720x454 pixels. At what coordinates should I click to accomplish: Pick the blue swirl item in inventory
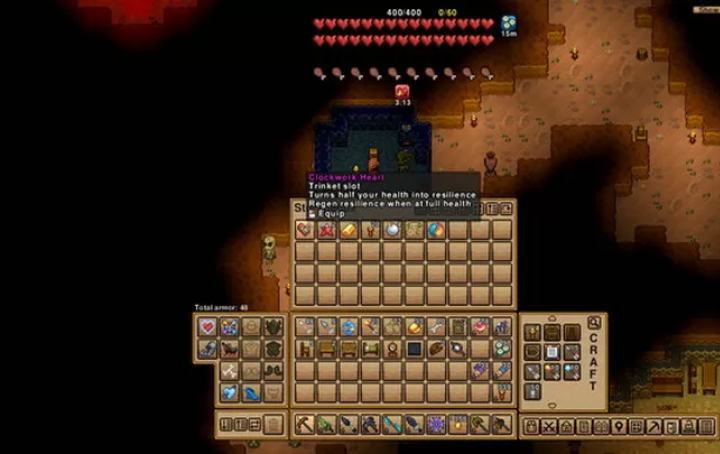click(x=349, y=327)
